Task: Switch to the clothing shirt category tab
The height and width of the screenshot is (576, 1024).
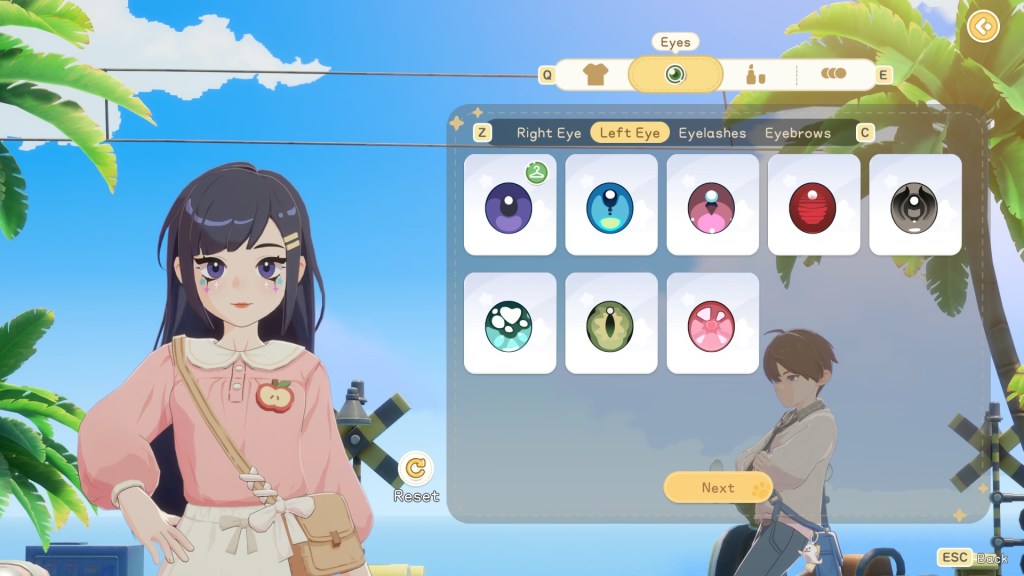Action: [595, 75]
